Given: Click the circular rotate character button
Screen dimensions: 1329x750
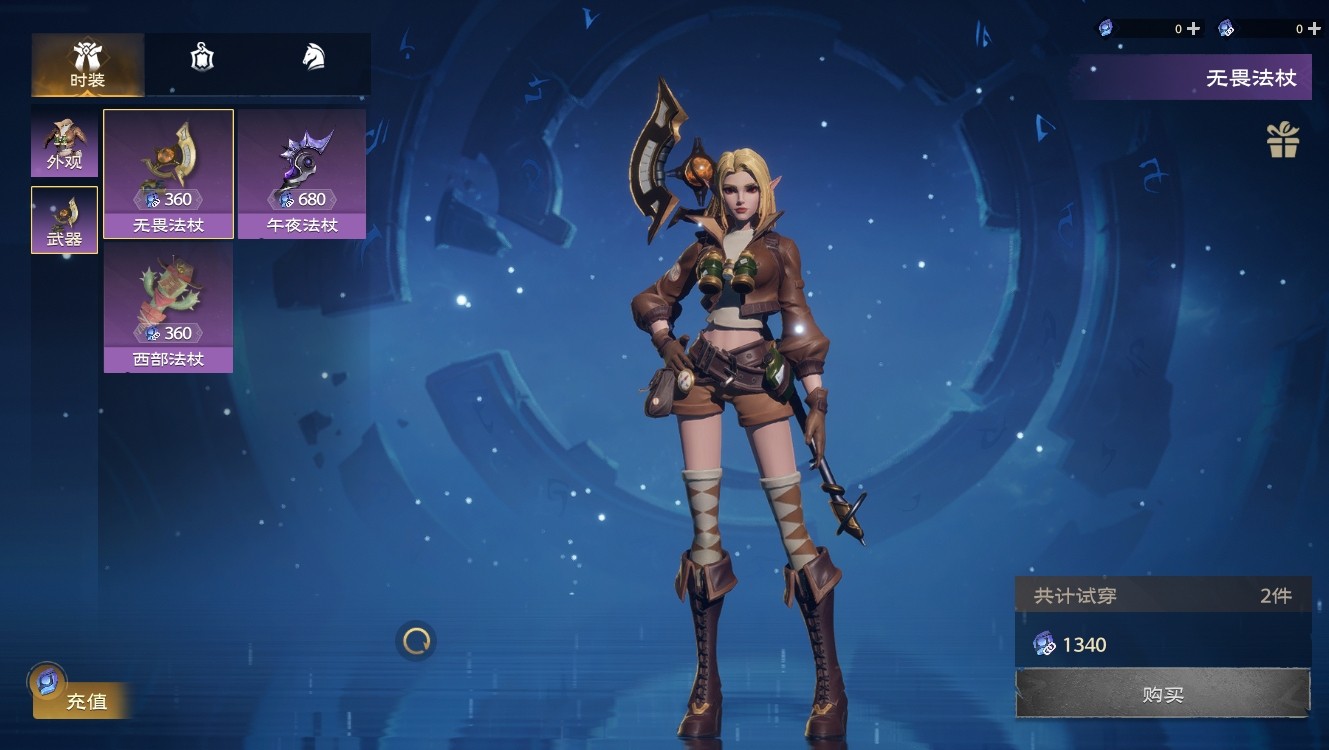Looking at the screenshot, I should pos(416,641).
